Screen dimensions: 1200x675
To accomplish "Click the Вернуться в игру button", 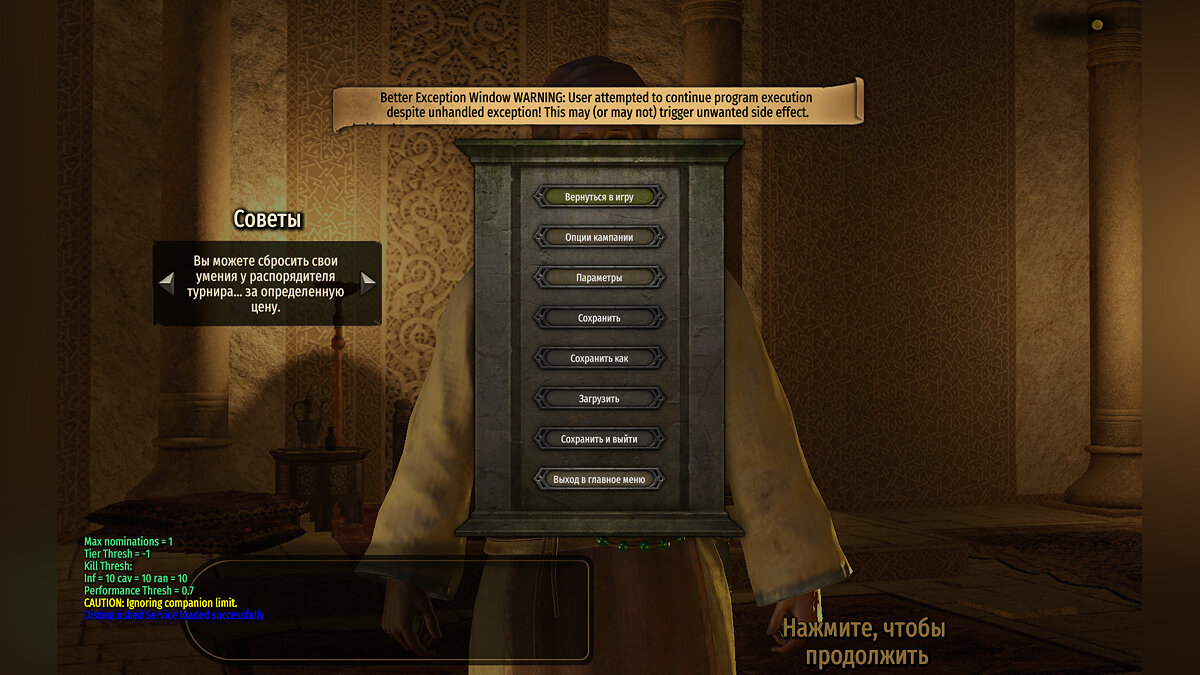I will (x=599, y=196).
